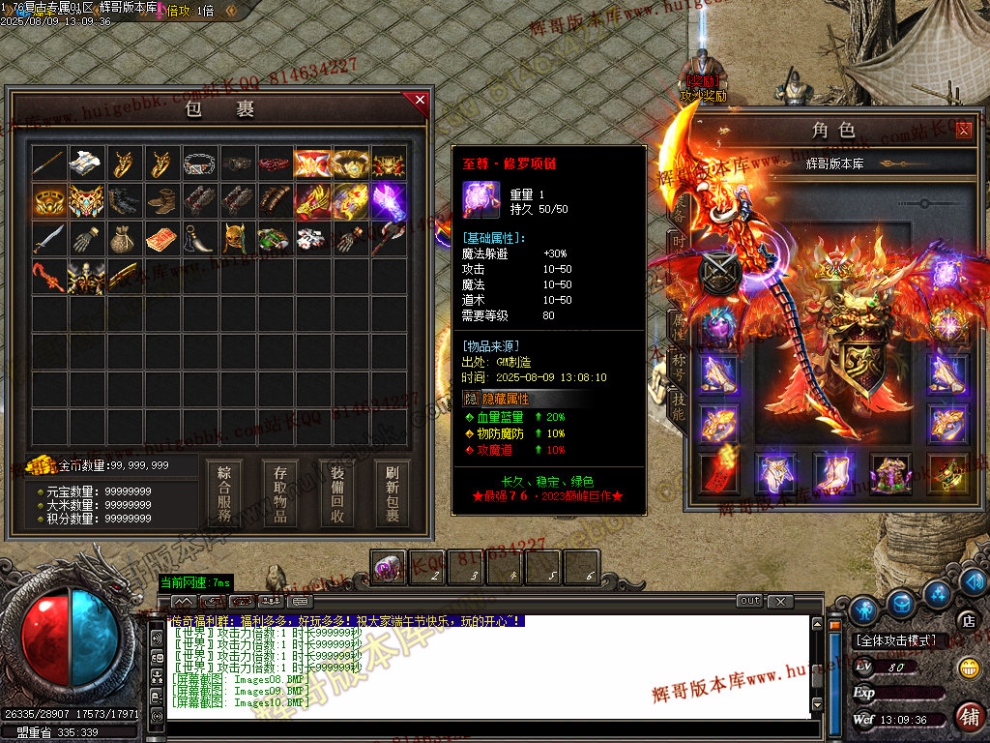
Task: Refresh the bag with 刷新包裹
Action: pos(392,493)
